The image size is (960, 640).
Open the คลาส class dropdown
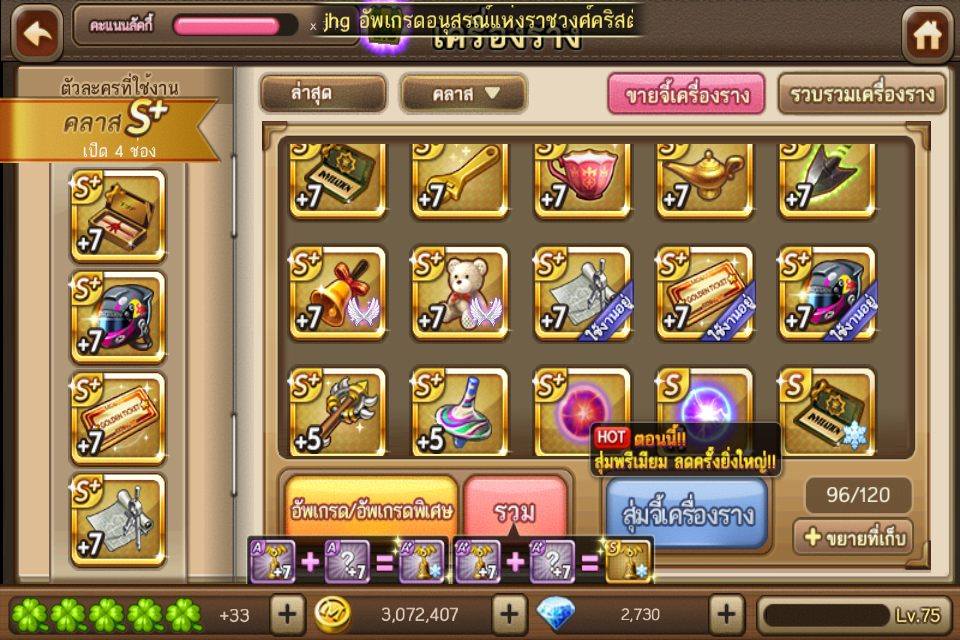click(463, 95)
